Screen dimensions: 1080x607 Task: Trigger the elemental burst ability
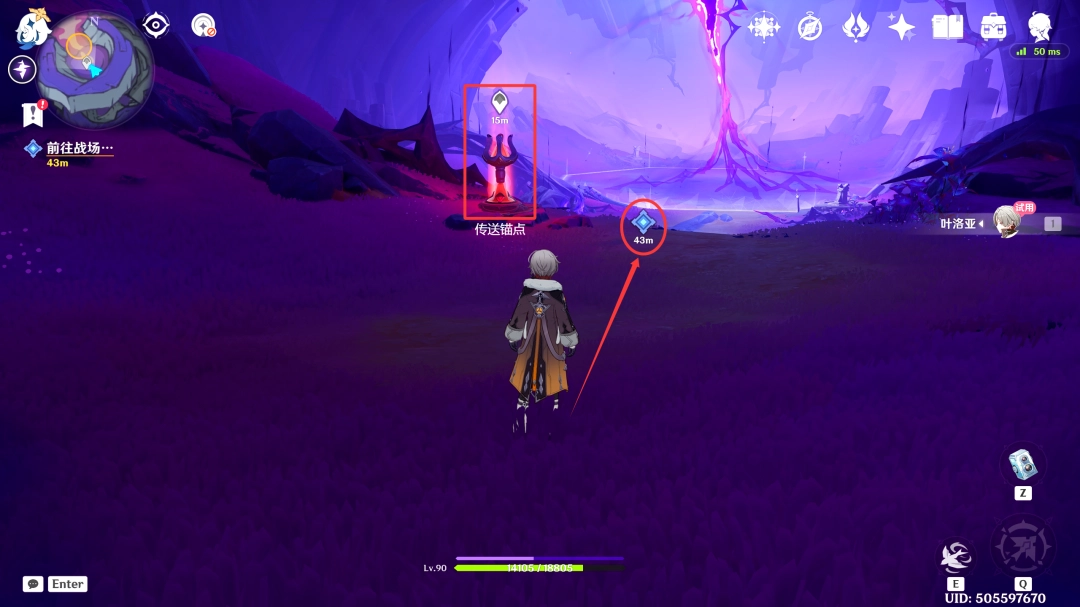click(1022, 547)
